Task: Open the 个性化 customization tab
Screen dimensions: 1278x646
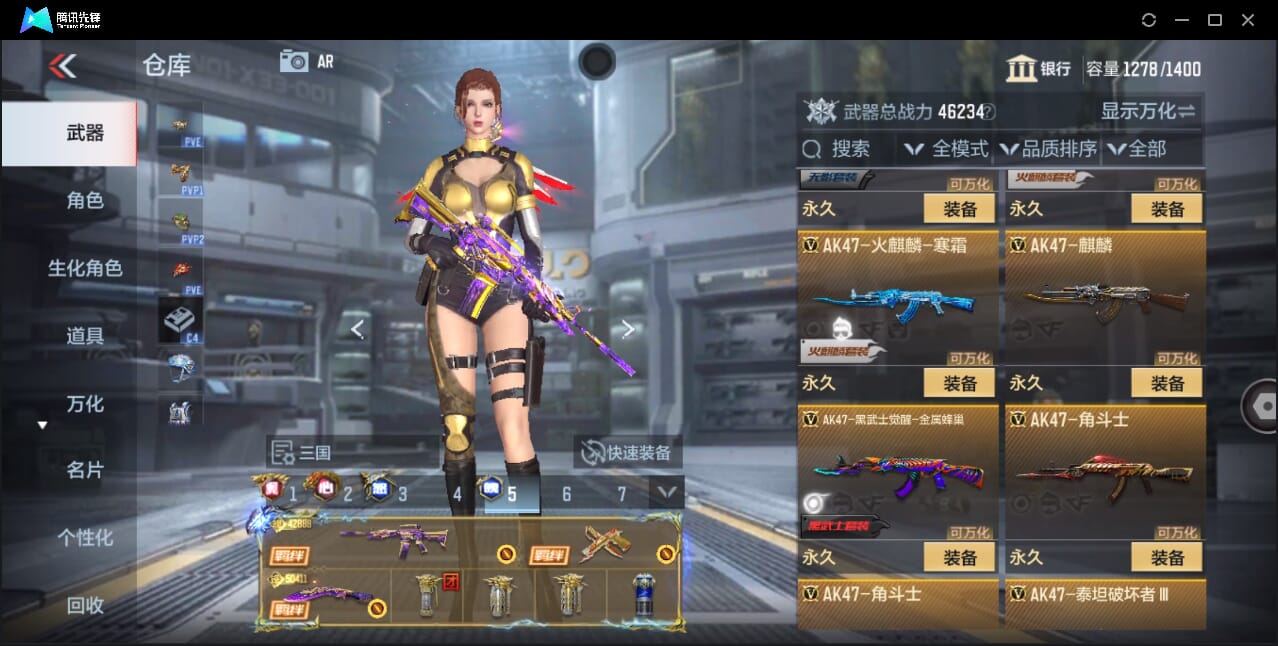Action: (85, 538)
